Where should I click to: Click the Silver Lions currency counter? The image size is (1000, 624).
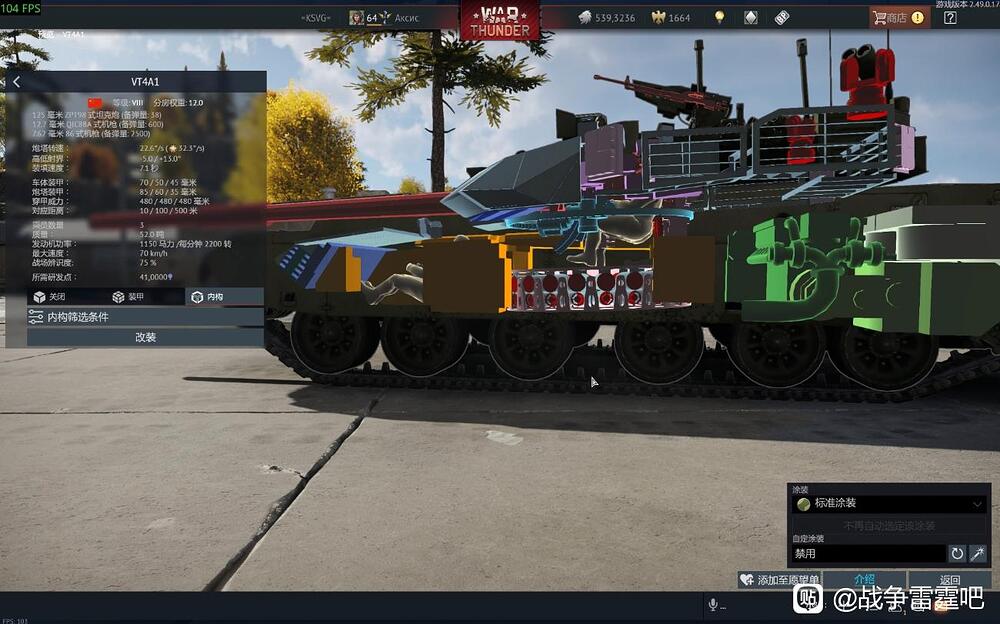(x=606, y=18)
